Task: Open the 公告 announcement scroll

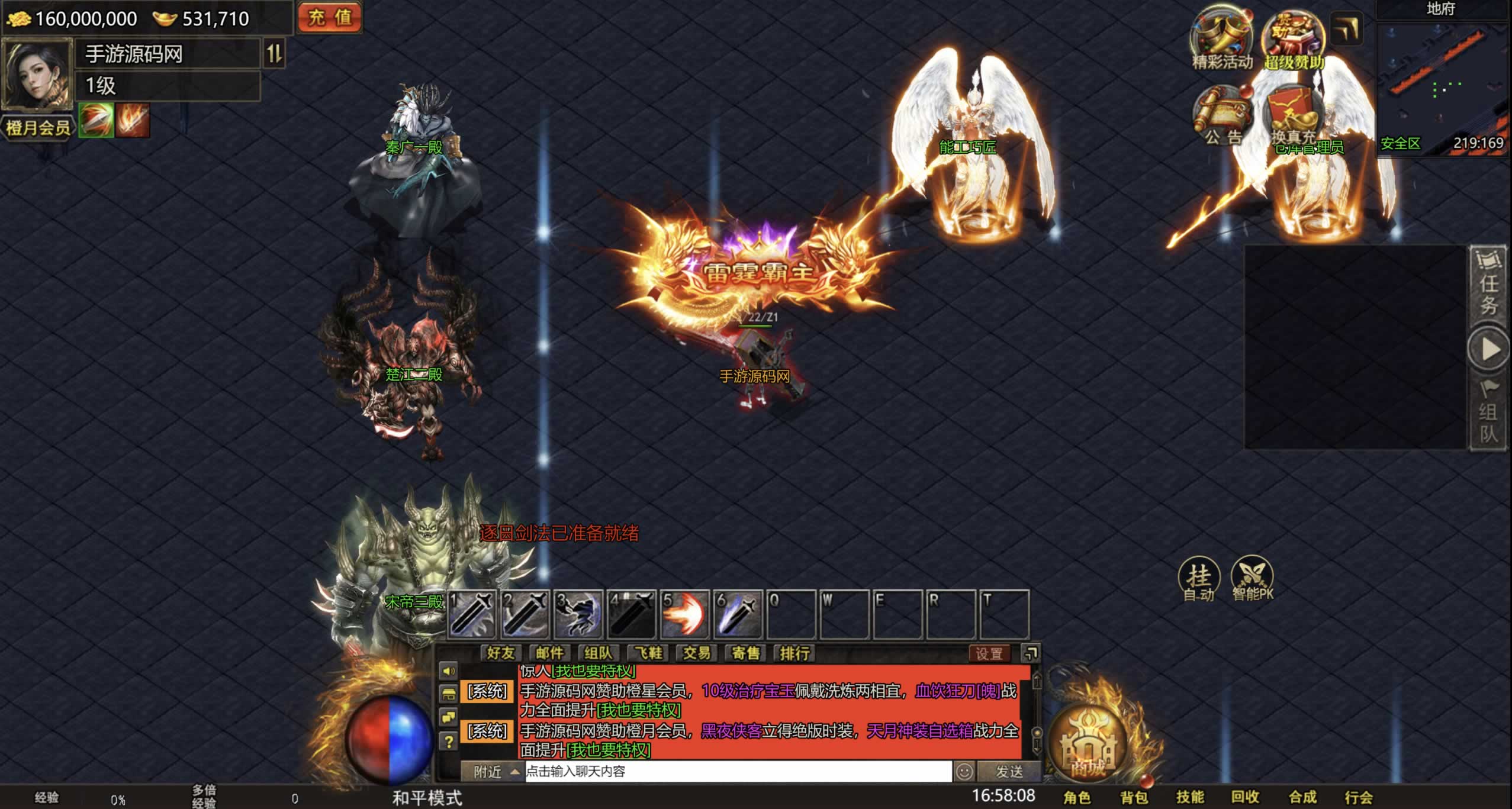Action: (x=1223, y=117)
